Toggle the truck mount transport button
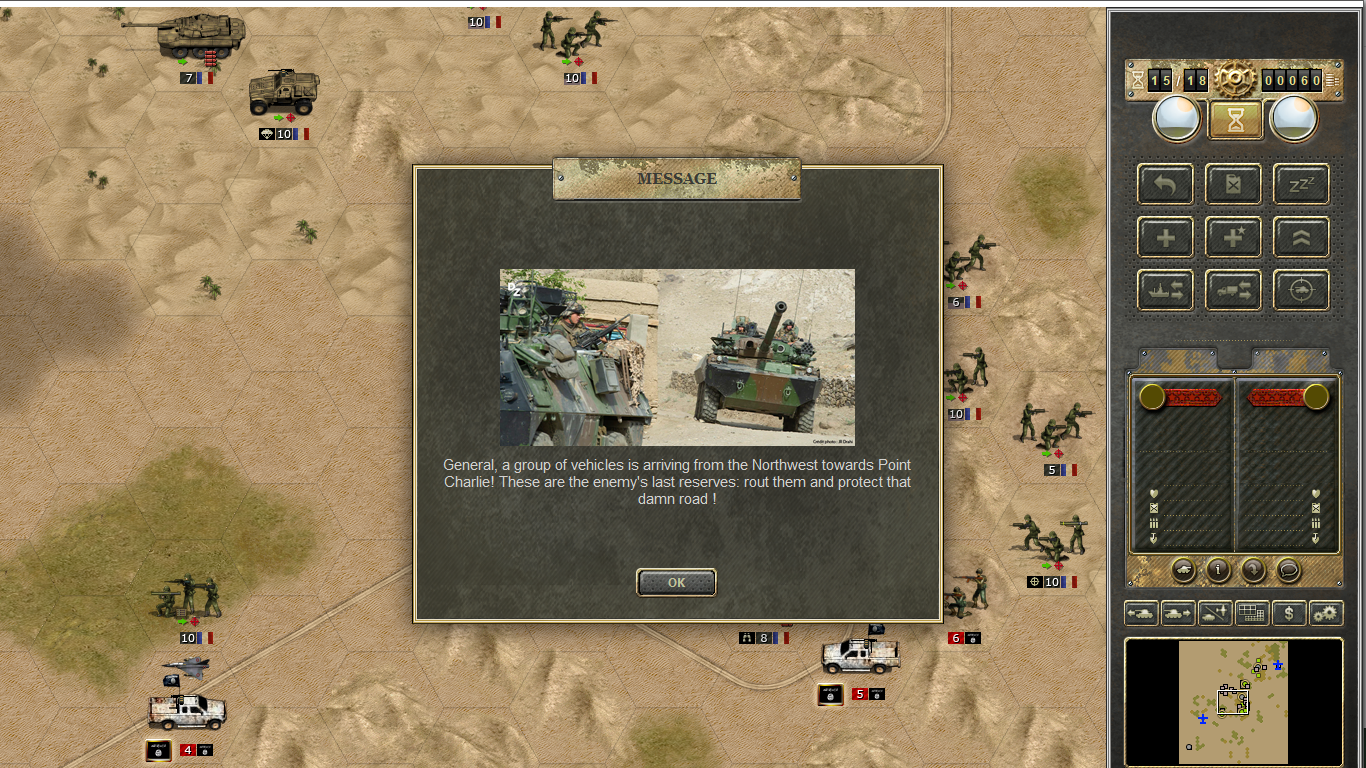 click(x=1233, y=290)
